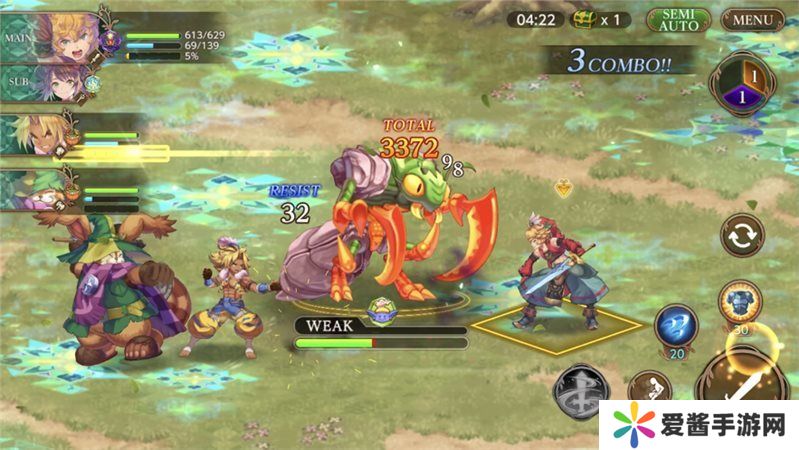
Task: Open the MENU button
Action: [x=753, y=19]
